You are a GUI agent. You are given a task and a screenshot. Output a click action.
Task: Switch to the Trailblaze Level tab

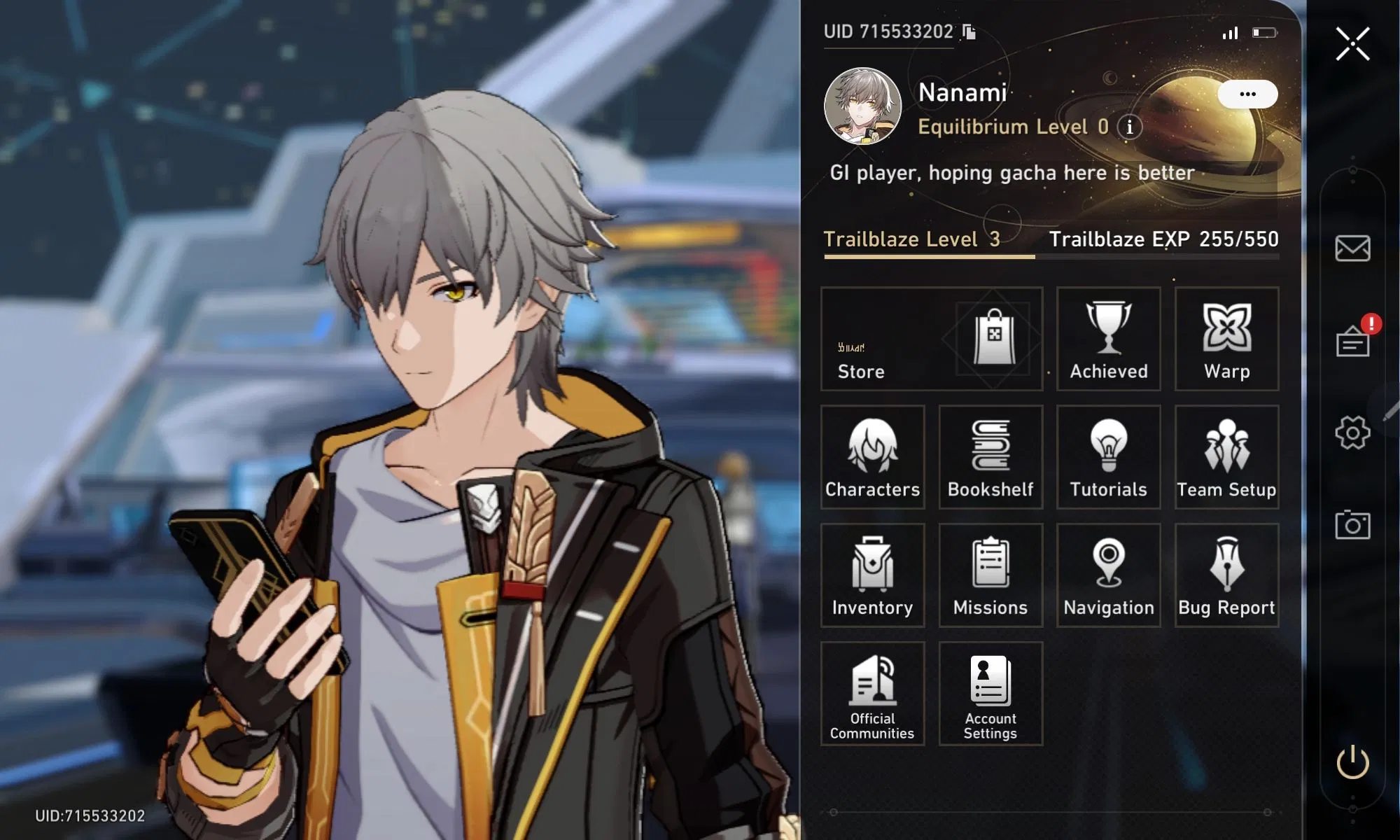(913, 240)
